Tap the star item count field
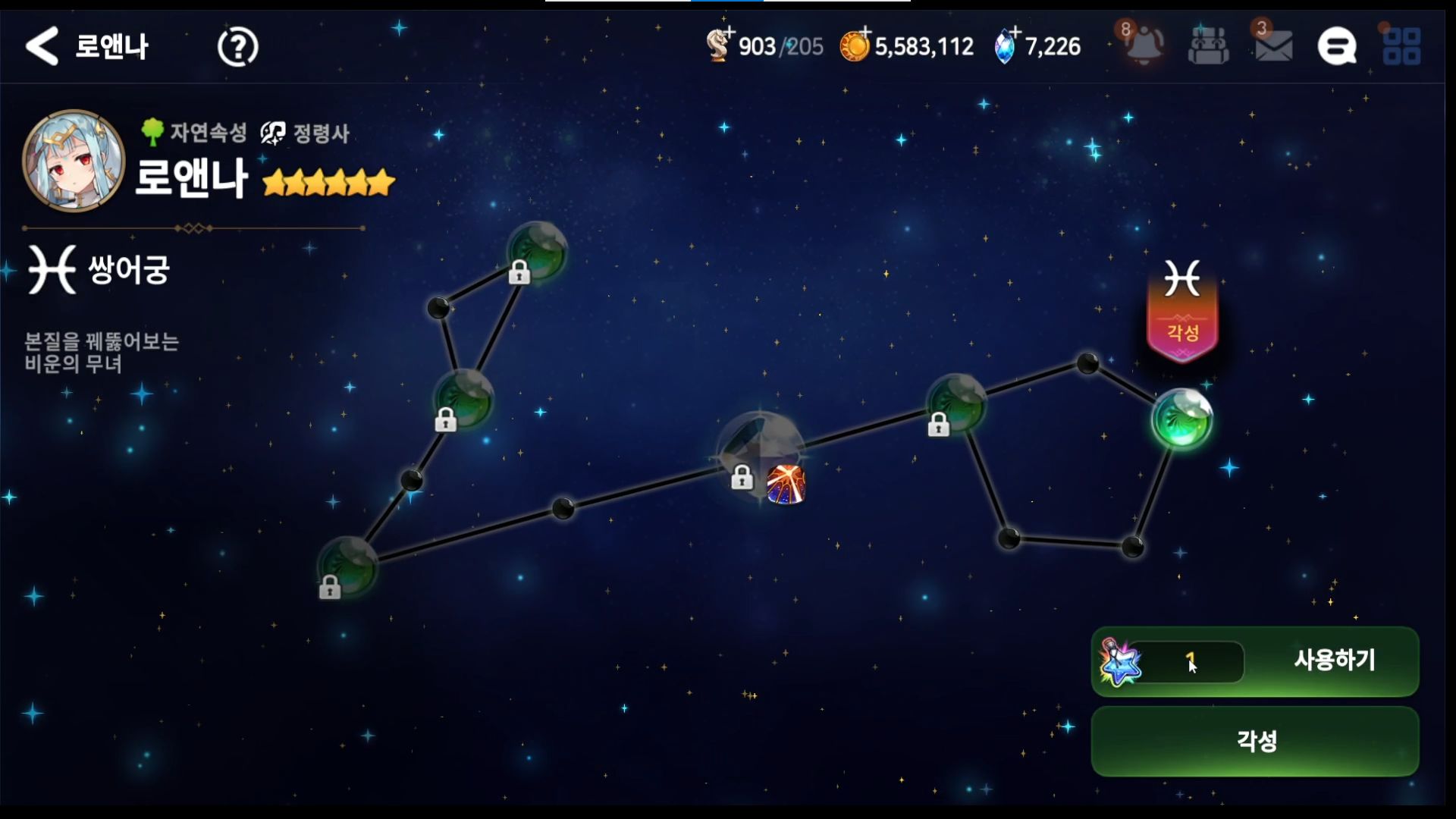This screenshot has height=819, width=1456. pyautogui.click(x=1188, y=662)
